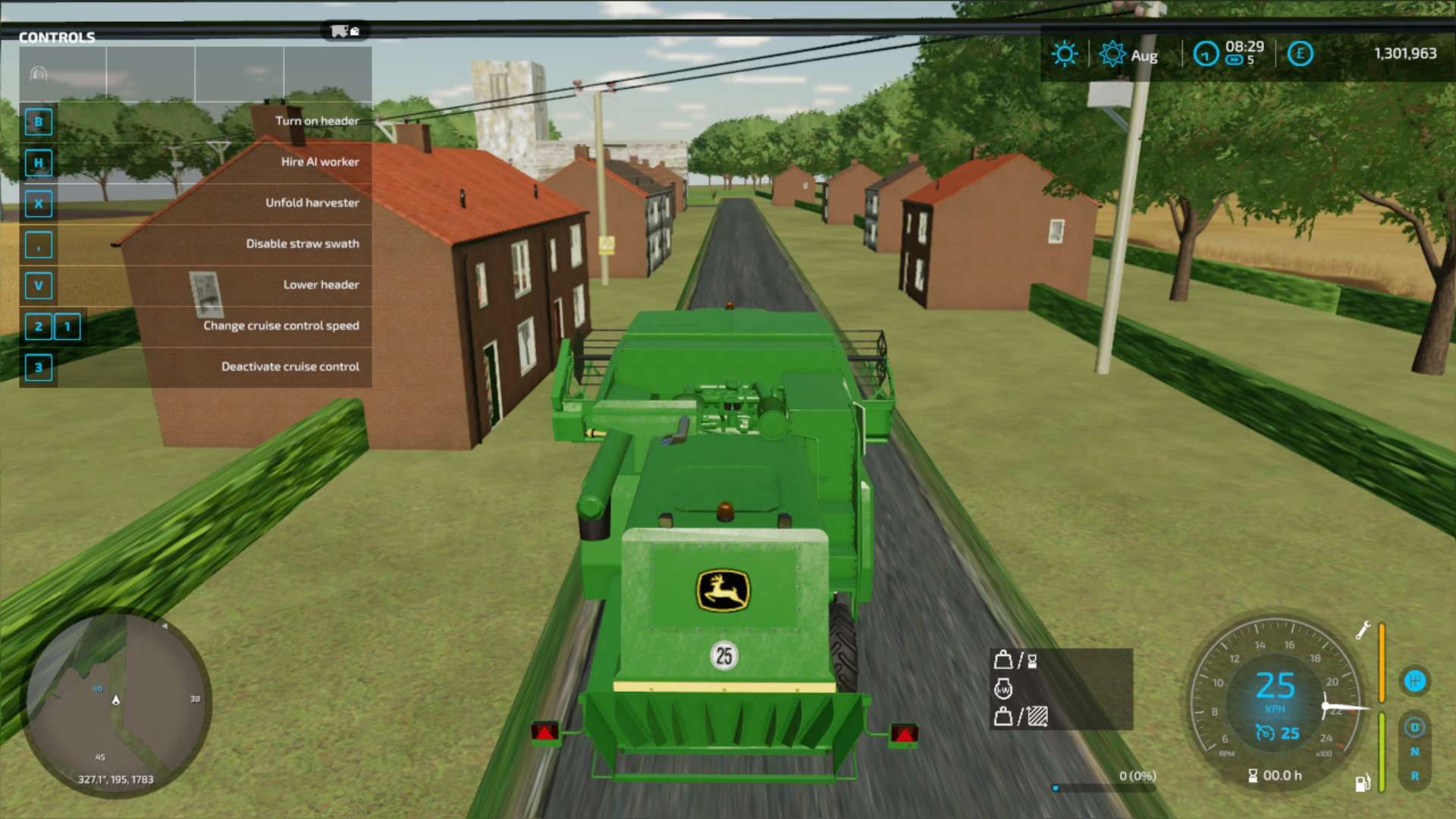Select the harvester vehicle icon above controls

(344, 31)
